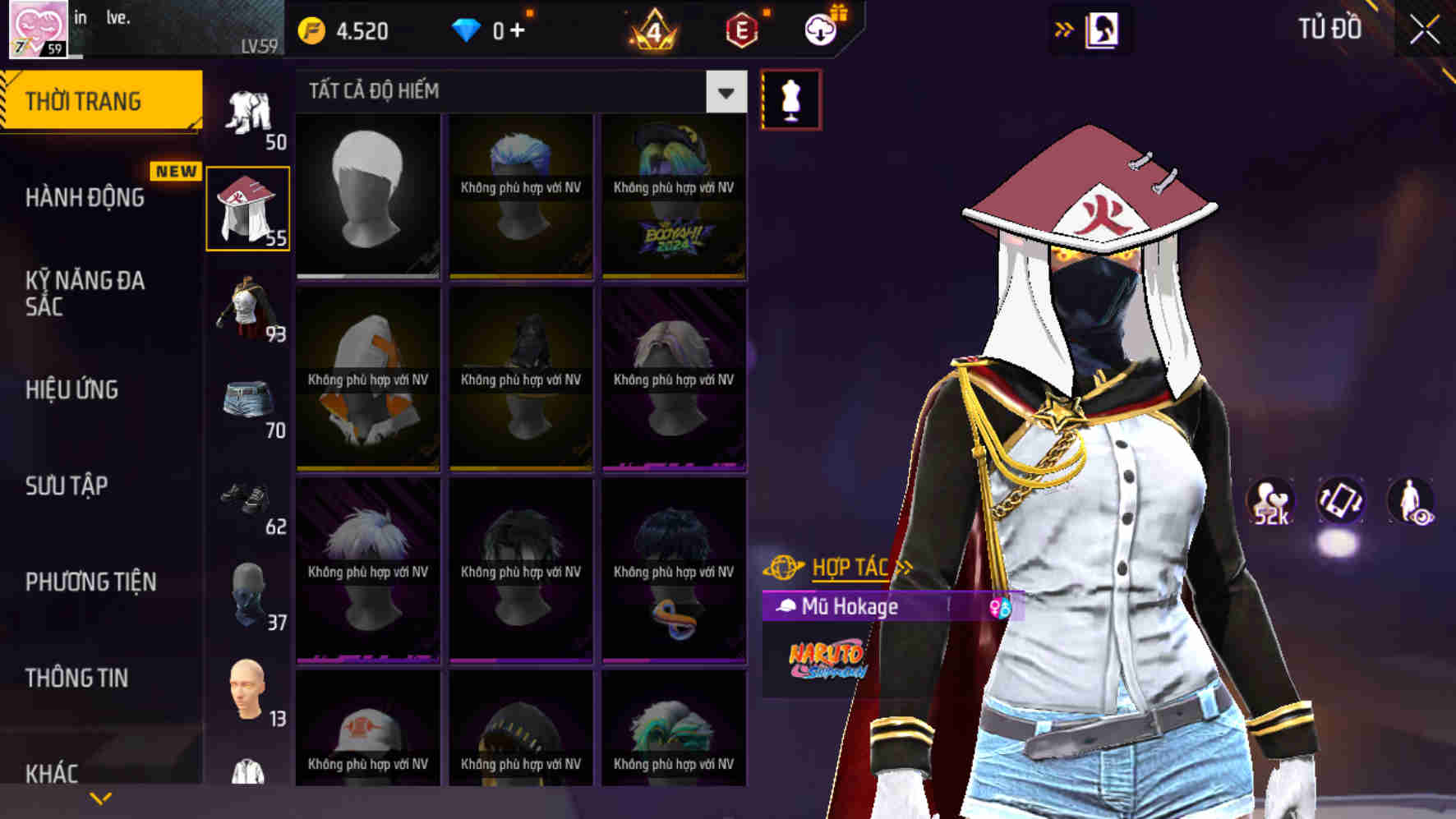
Task: Select the mannequin outfit preset icon
Action: (x=788, y=97)
